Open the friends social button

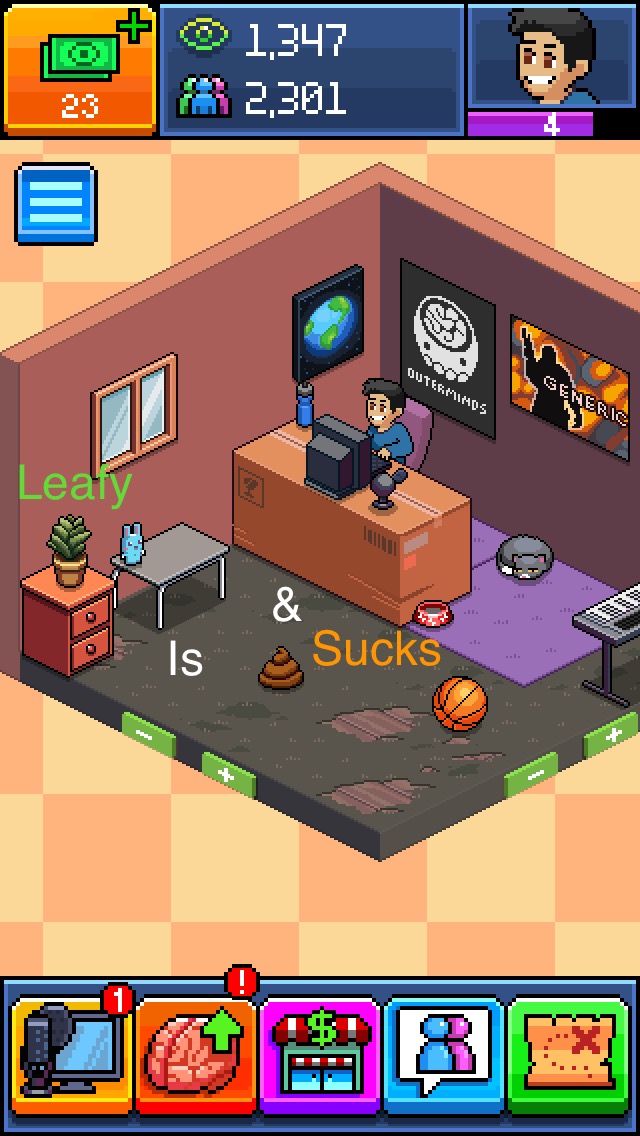pyautogui.click(x=444, y=1055)
